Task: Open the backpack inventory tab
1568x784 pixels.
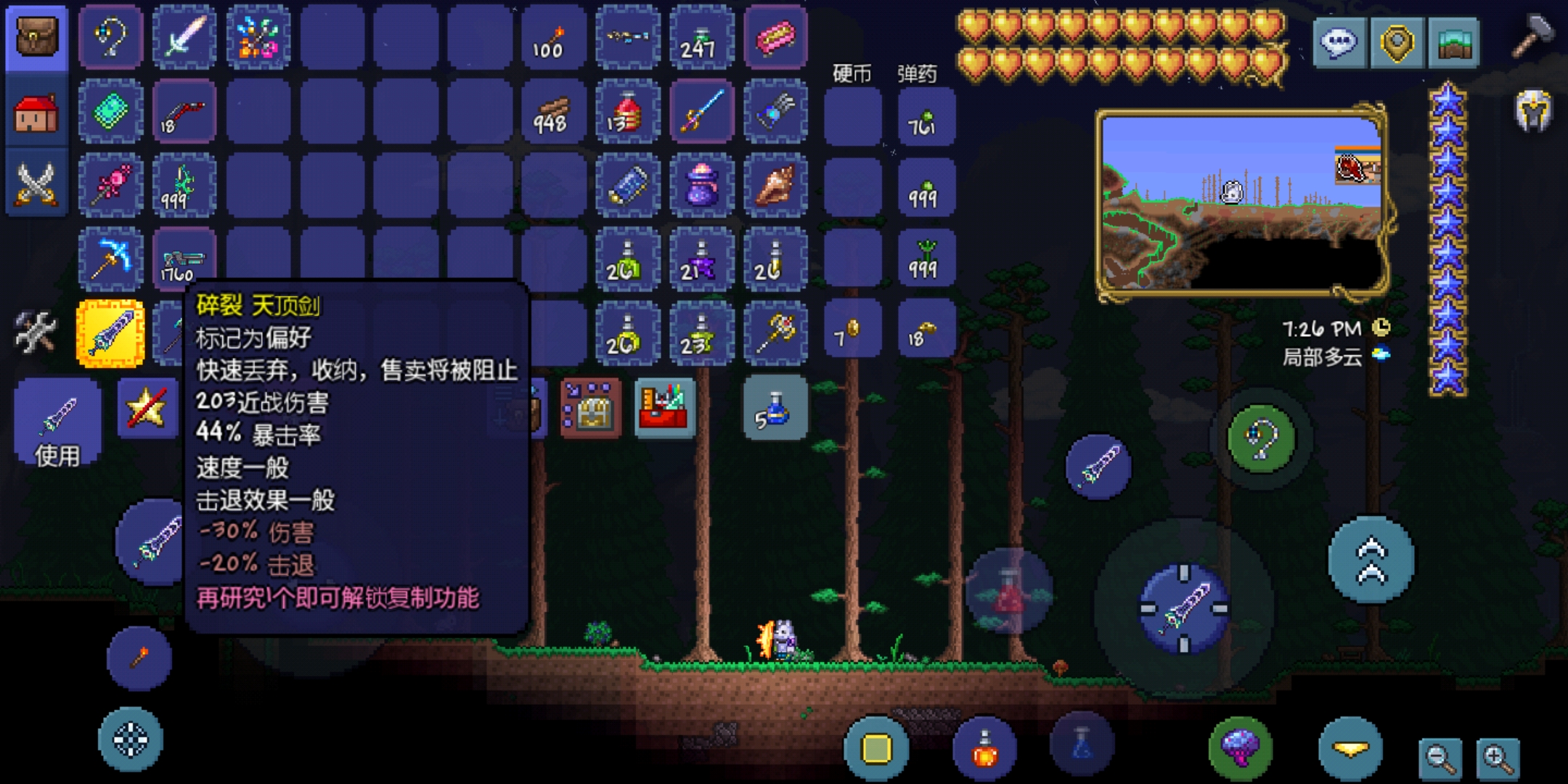Action: tap(37, 37)
